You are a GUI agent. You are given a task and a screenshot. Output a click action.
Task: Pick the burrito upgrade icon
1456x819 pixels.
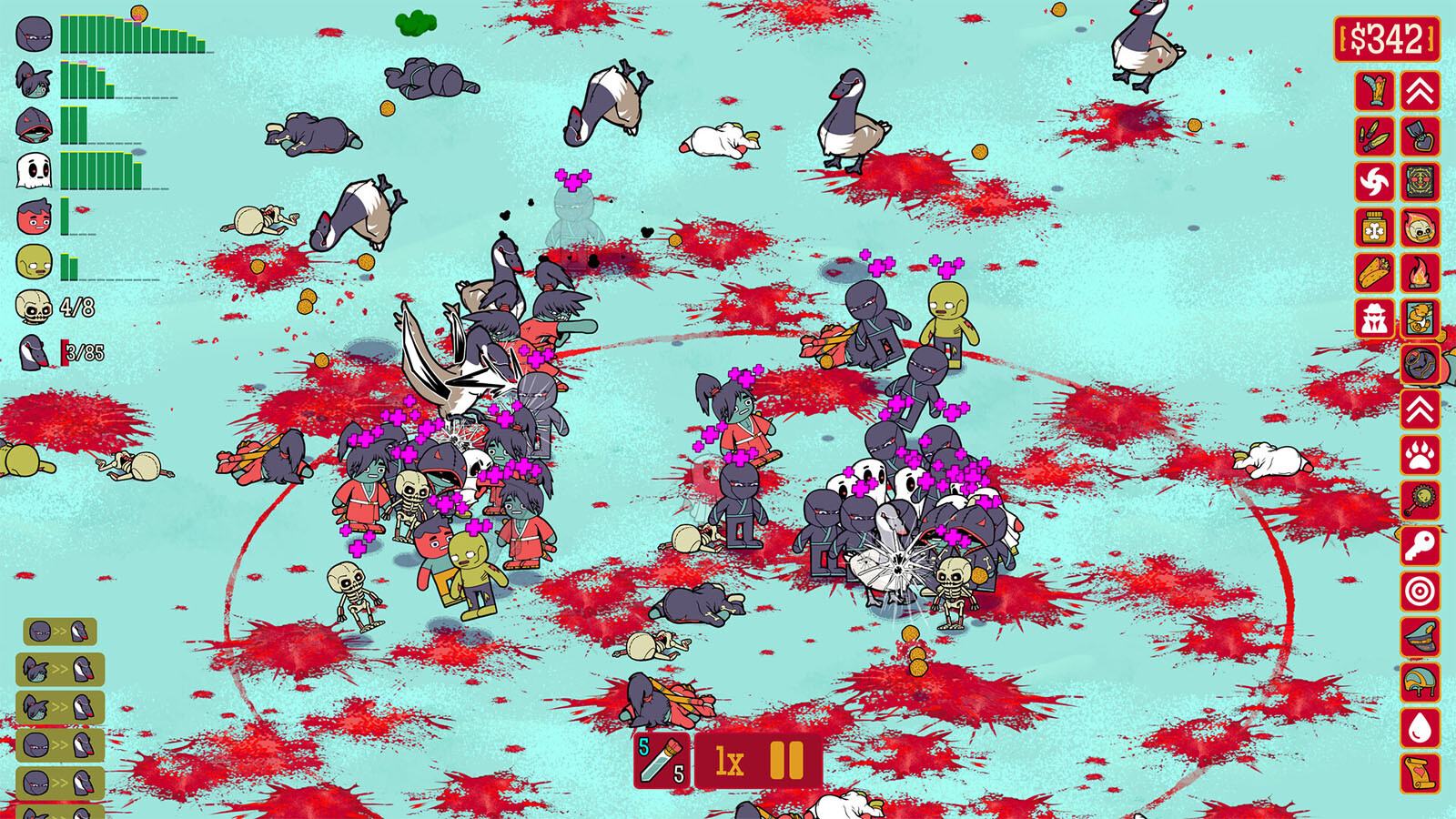(1375, 272)
